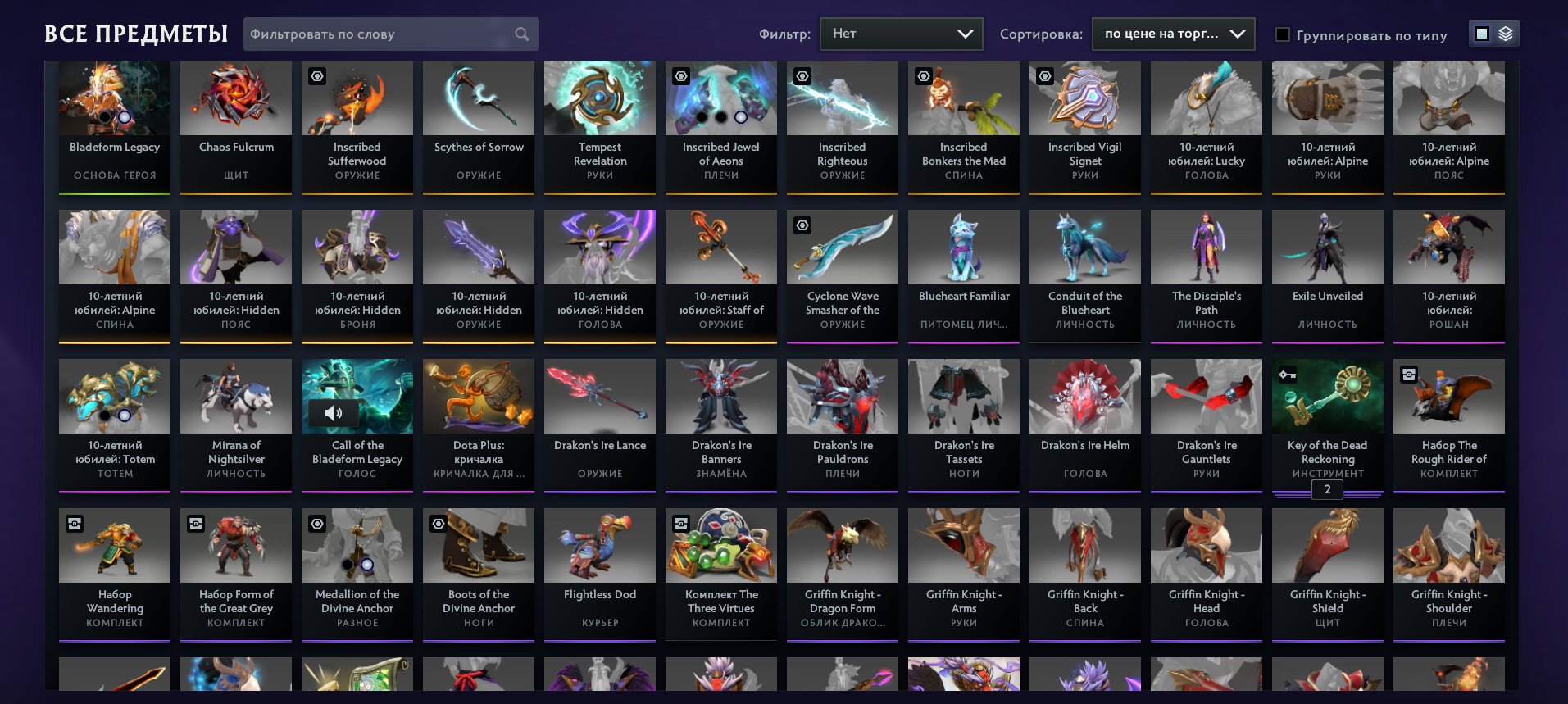Click the eye icon on Inscribed Righteous
Image resolution: width=1568 pixels, height=704 pixels.
click(801, 76)
